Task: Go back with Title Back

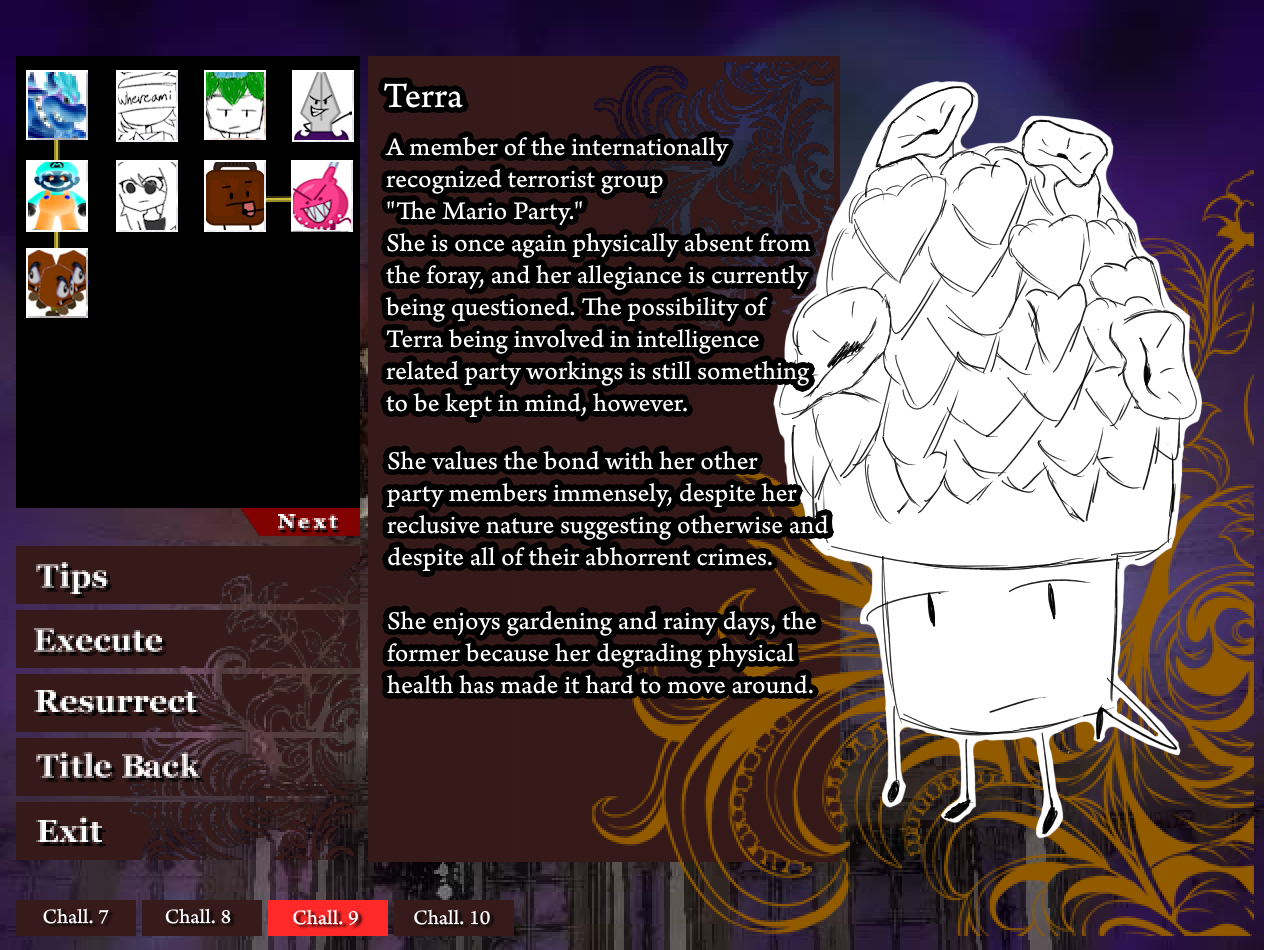Action: (x=118, y=767)
